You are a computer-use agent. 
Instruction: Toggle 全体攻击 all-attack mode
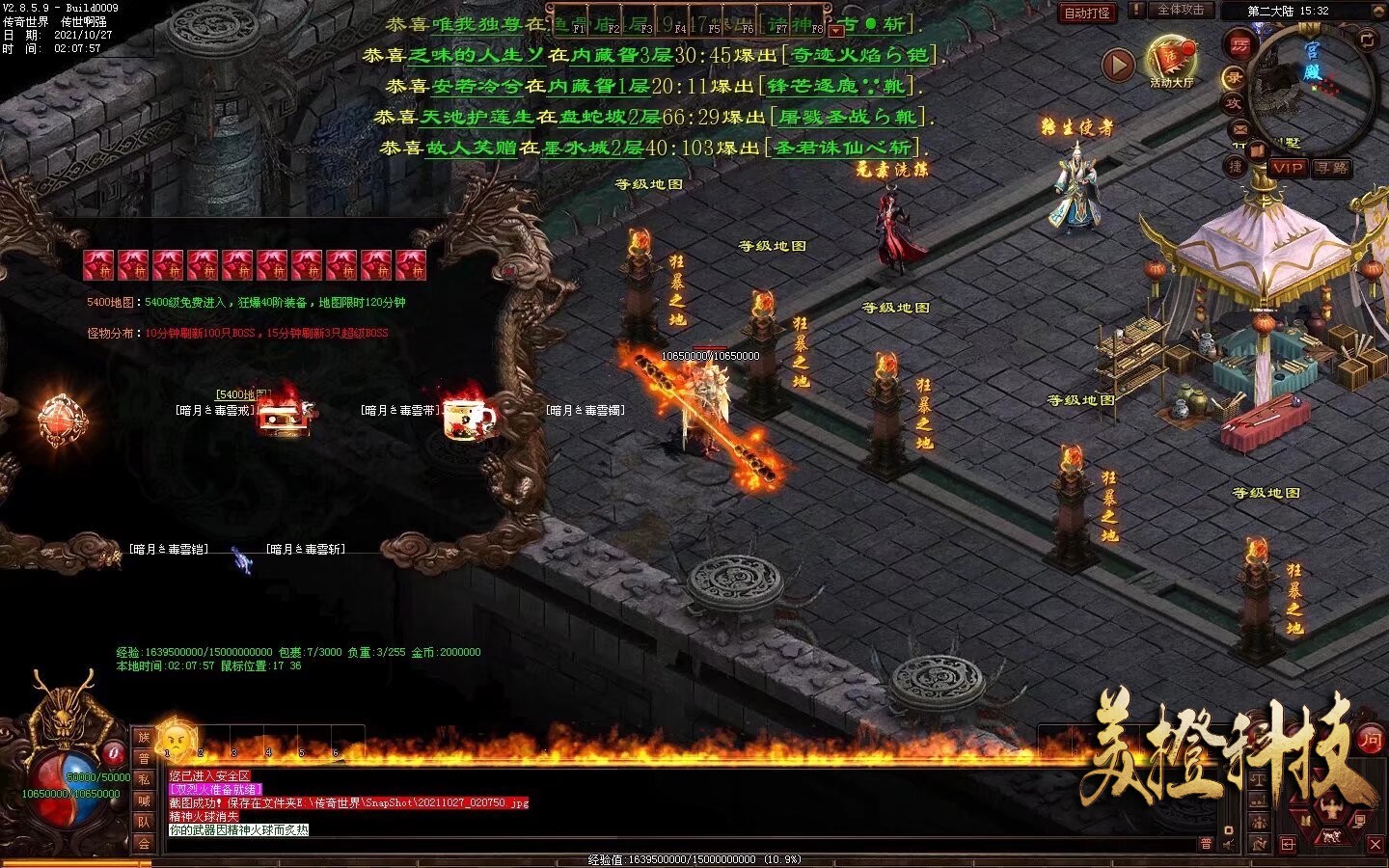[1183, 11]
